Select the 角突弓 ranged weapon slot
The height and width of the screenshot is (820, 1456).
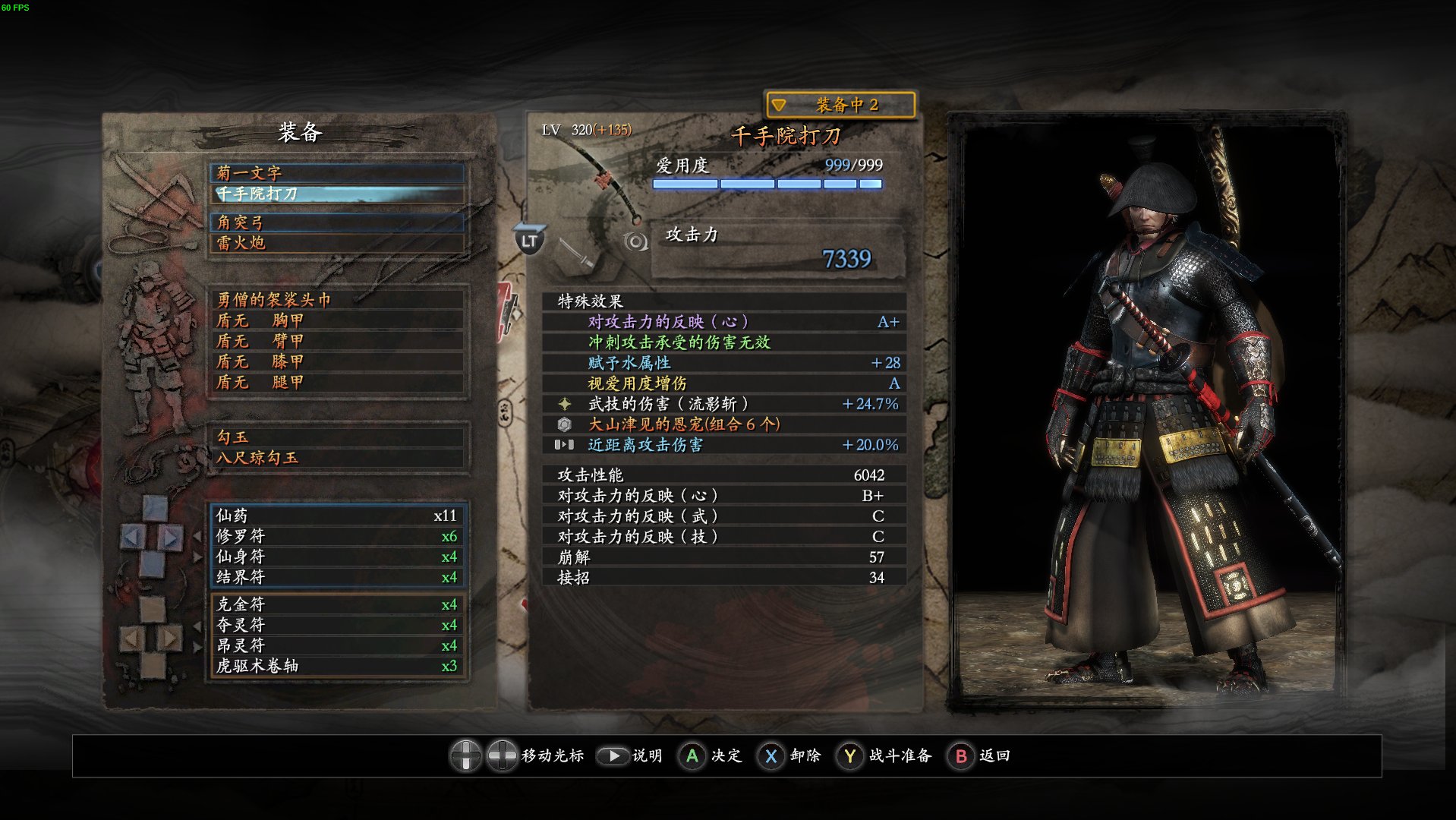click(x=336, y=222)
